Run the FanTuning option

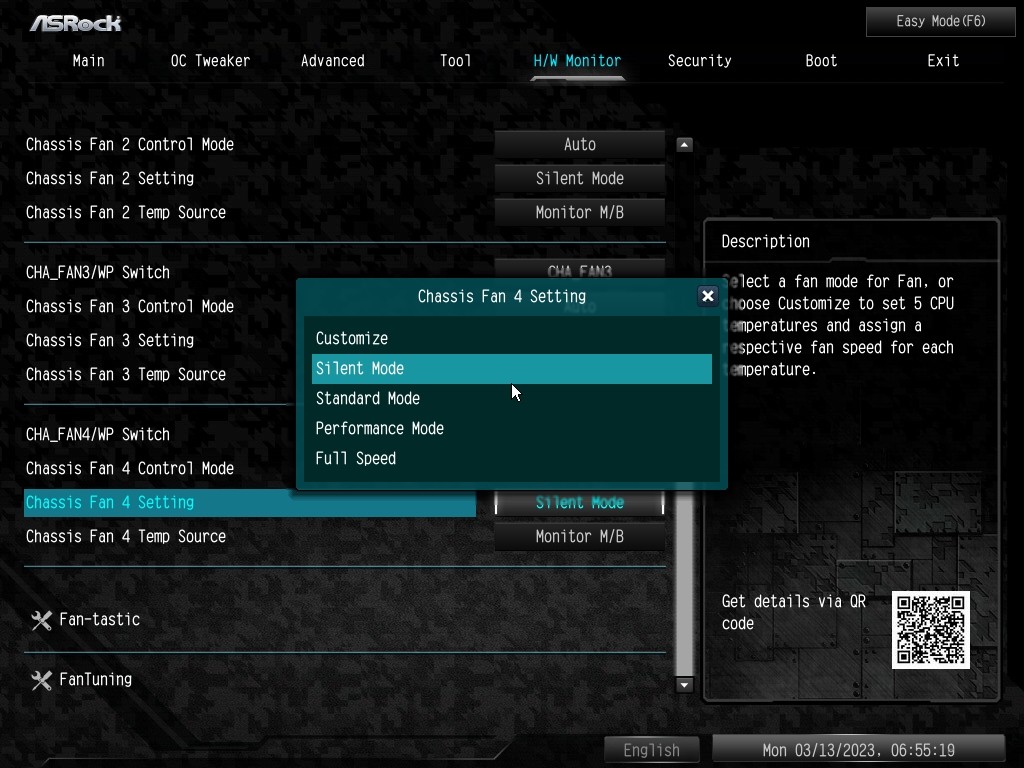pyautogui.click(x=95, y=680)
